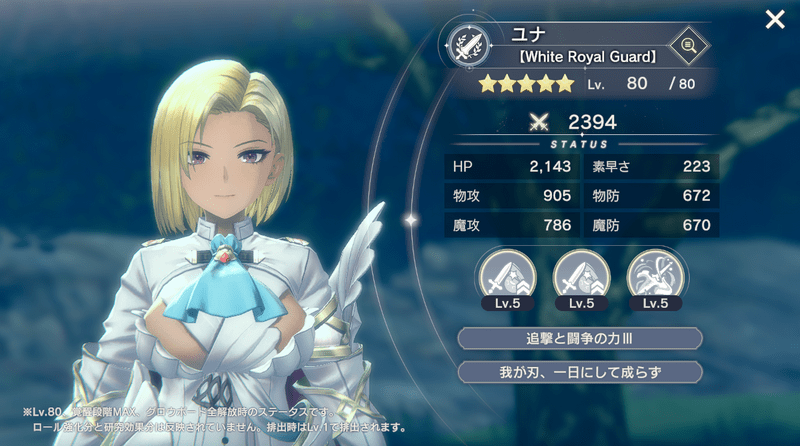Tap the sword class emblem beside ユナ
Image resolution: width=800 pixels, height=446 pixels.
(x=468, y=44)
